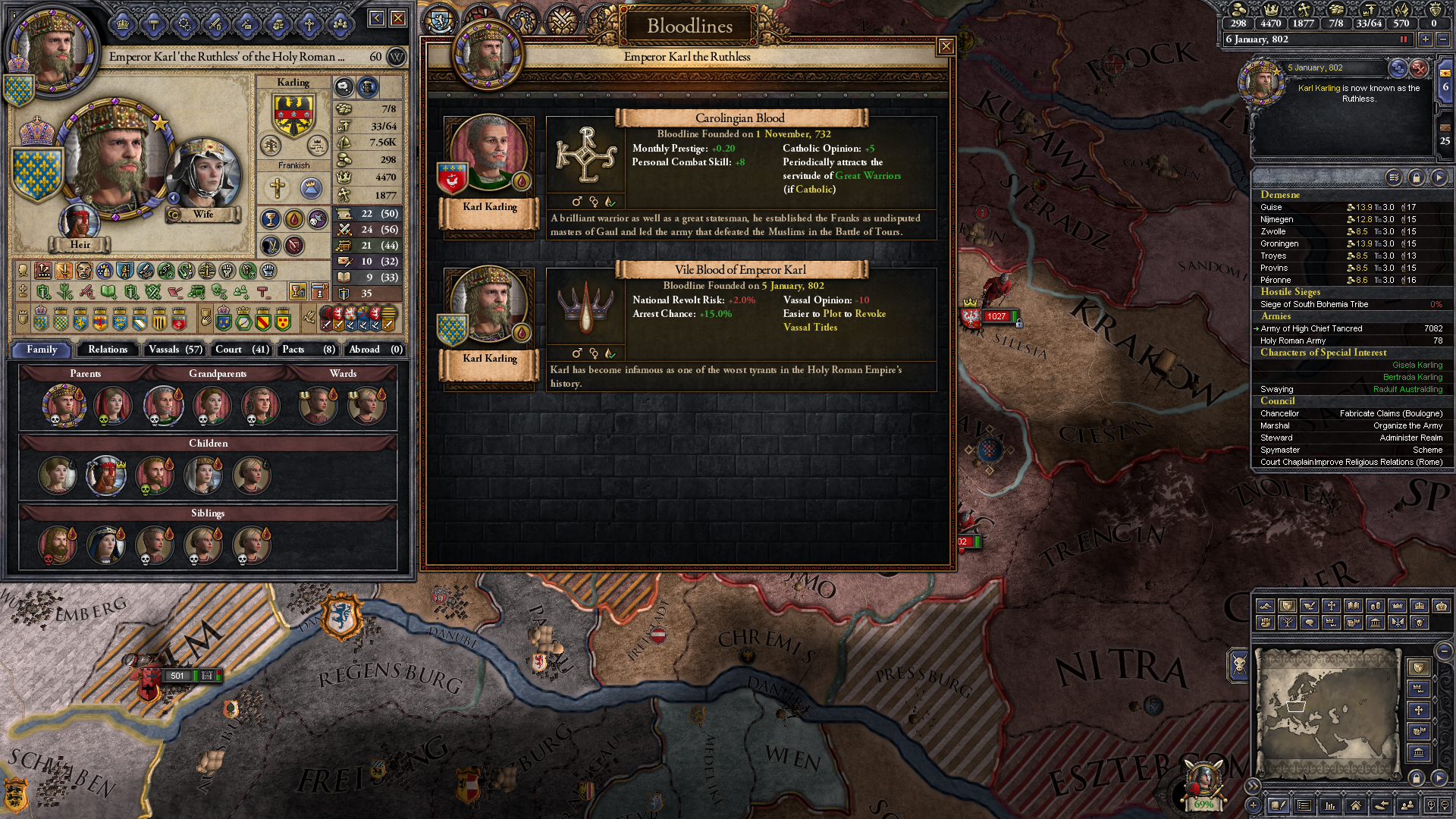Close the character sheet panel
This screenshot has width=1456, height=819.
(x=398, y=18)
